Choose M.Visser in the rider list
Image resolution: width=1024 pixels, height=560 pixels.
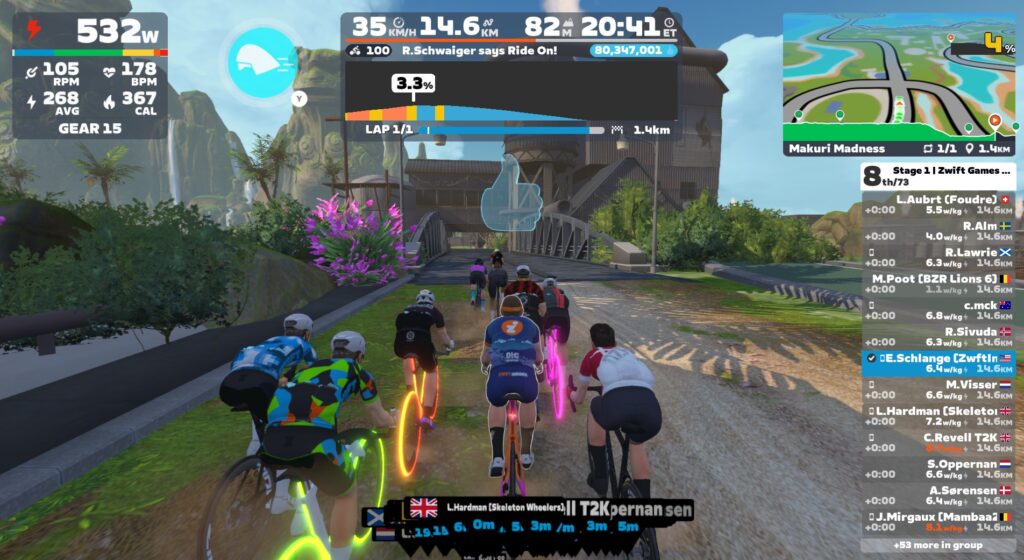tap(937, 388)
